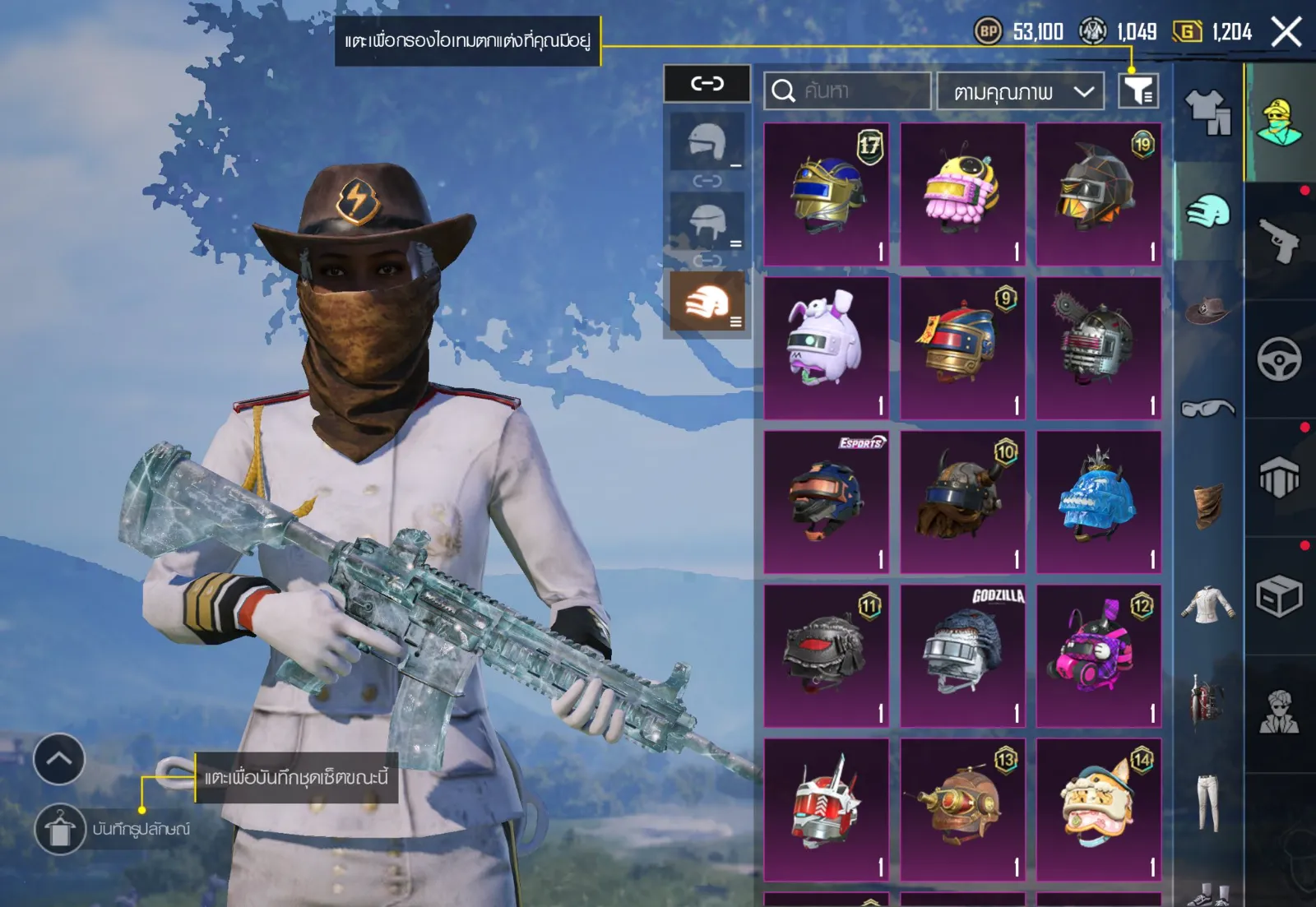Expand the round up-arrow button
Image resolution: width=1316 pixels, height=907 pixels.
tap(59, 759)
